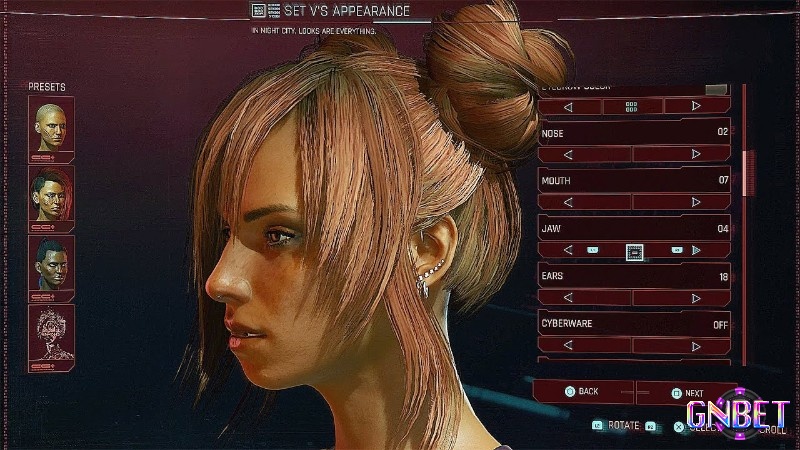The image size is (800, 450).
Task: Select the randomized scribble preset
Action: (x=51, y=332)
